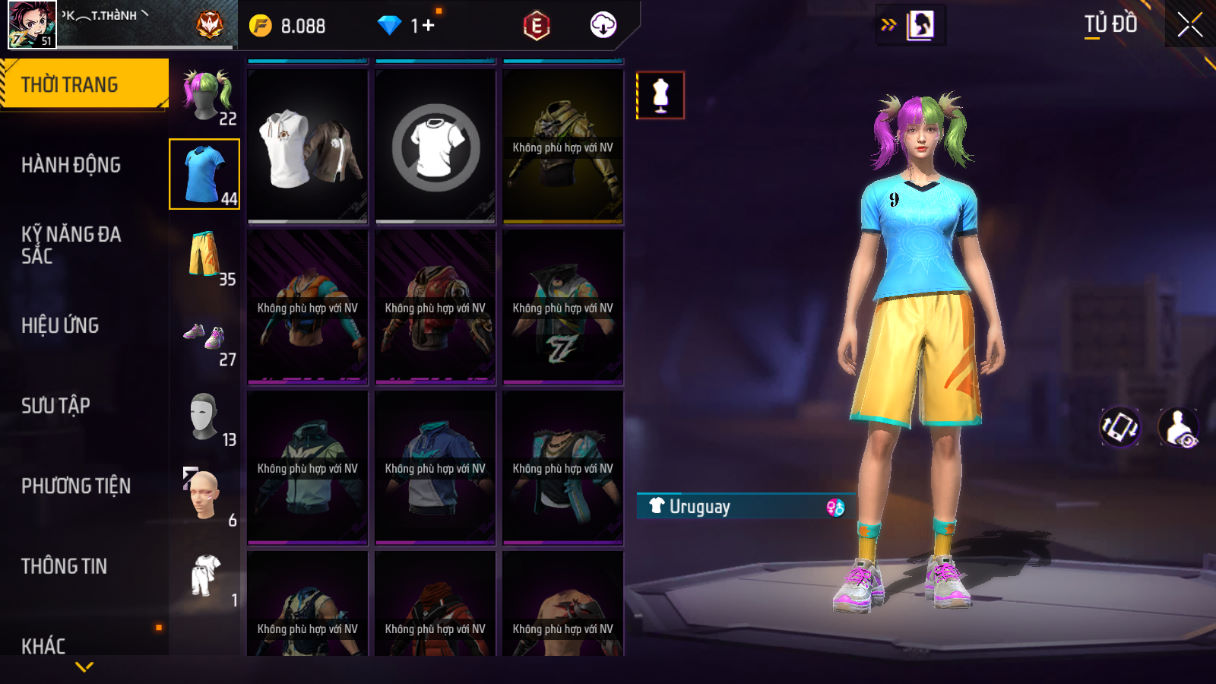The image size is (1216, 684).
Task: Select the blue shirt tops category
Action: pyautogui.click(x=204, y=174)
